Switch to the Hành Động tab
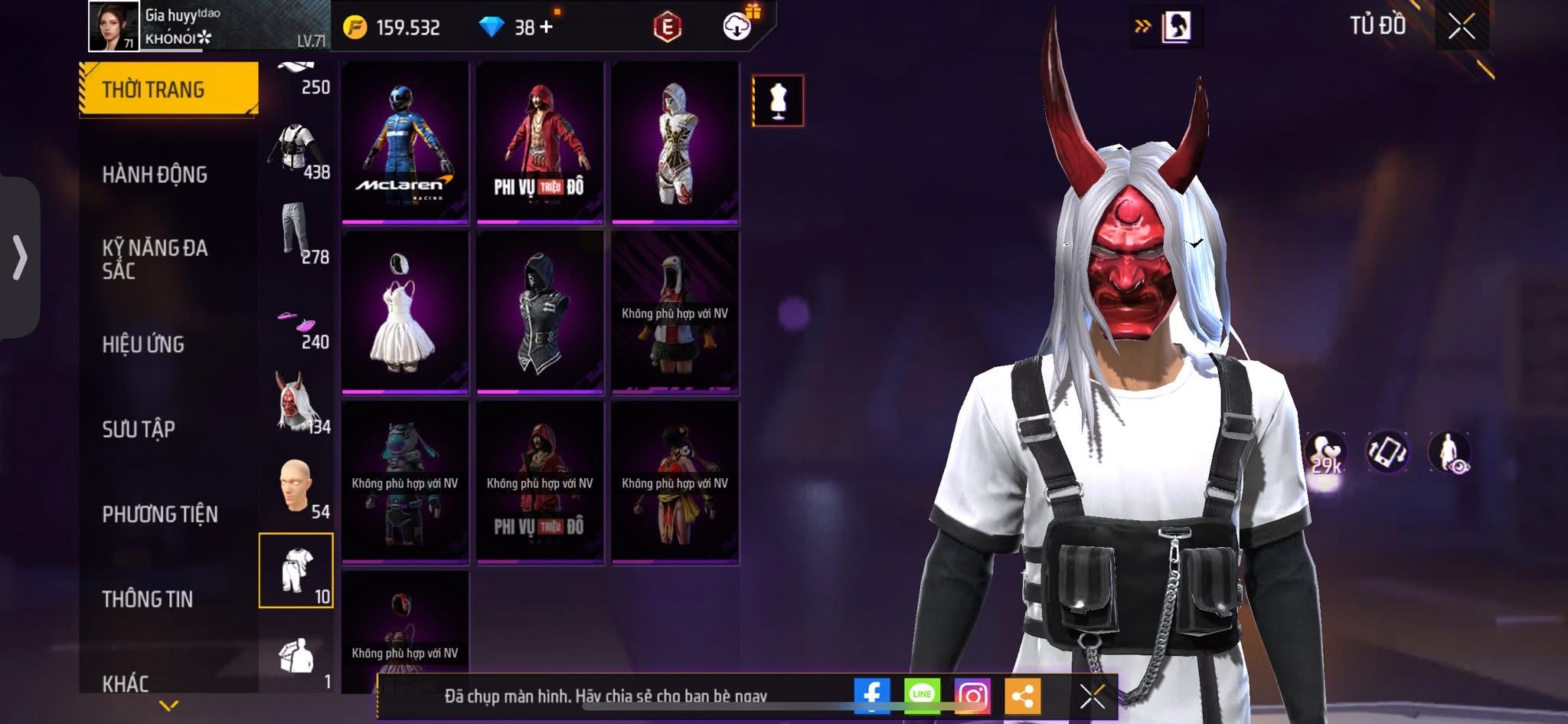Screen dimensions: 1568x724 click(155, 175)
